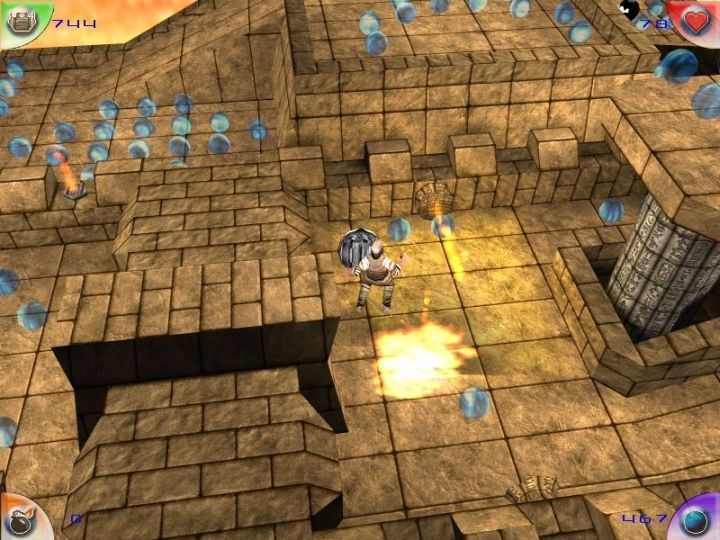Click the blue orb icon in the purple corner
Viewport: 720px width, 540px height.
(x=697, y=520)
